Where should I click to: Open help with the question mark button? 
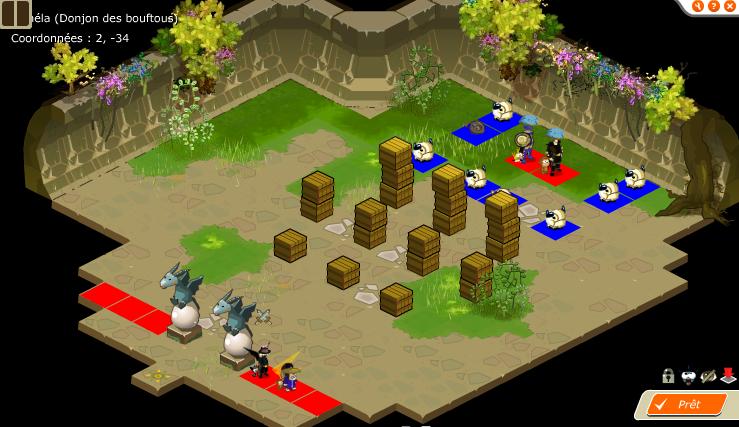click(714, 6)
